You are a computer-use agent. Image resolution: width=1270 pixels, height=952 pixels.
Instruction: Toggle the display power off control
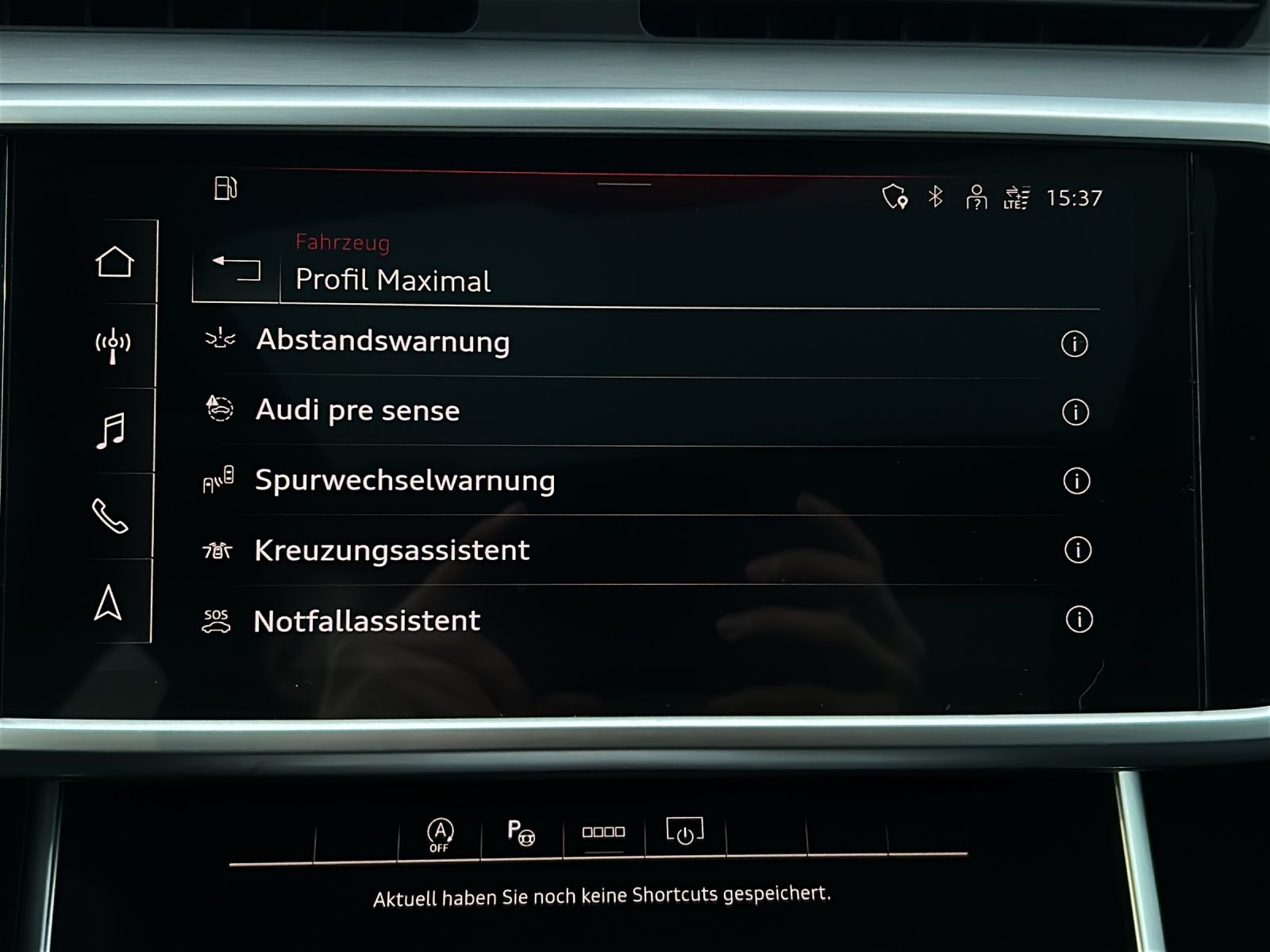click(684, 834)
